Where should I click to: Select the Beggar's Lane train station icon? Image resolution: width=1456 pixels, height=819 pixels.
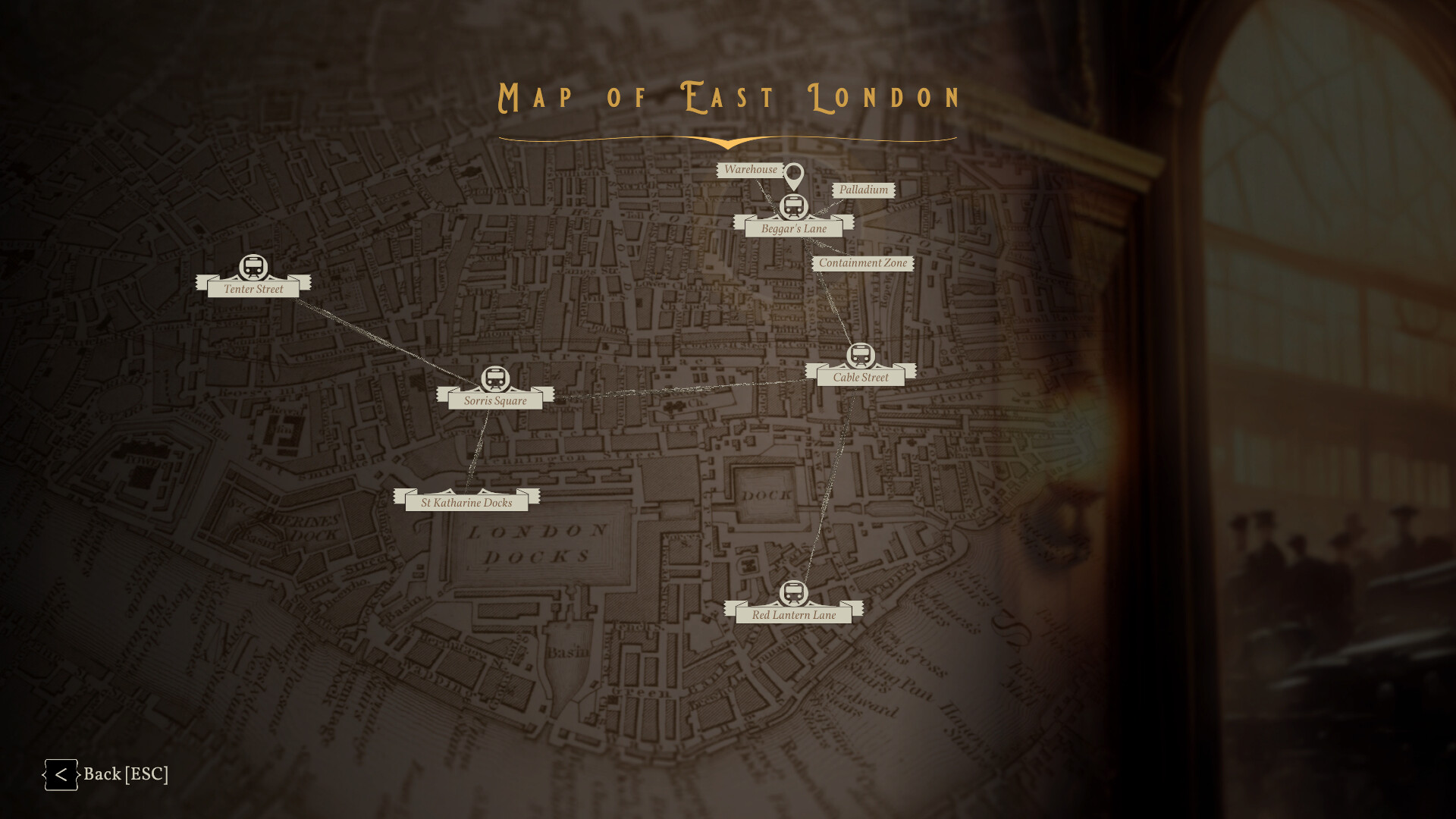794,205
